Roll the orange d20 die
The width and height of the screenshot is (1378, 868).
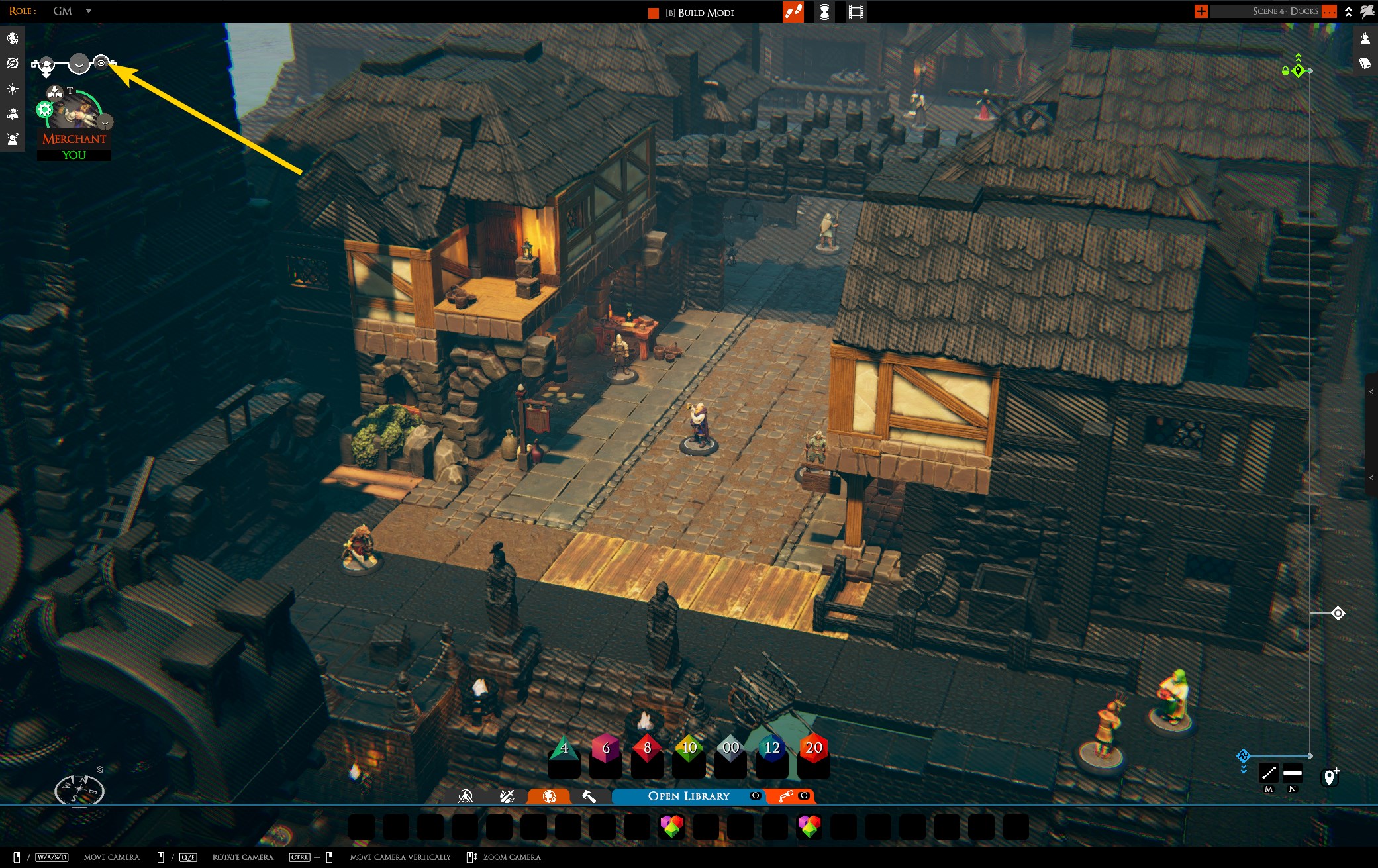tap(813, 749)
